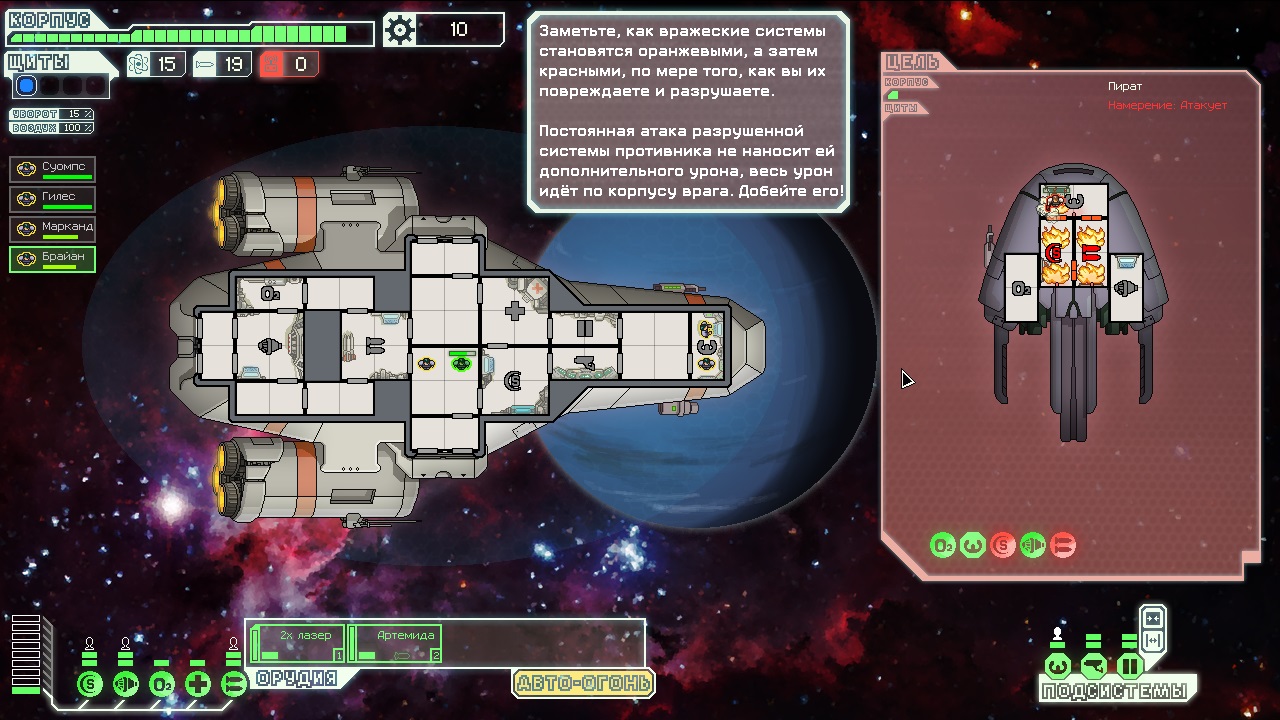The width and height of the screenshot is (1280, 720).
Task: Select the 2x лазер weapon slot
Action: point(298,643)
